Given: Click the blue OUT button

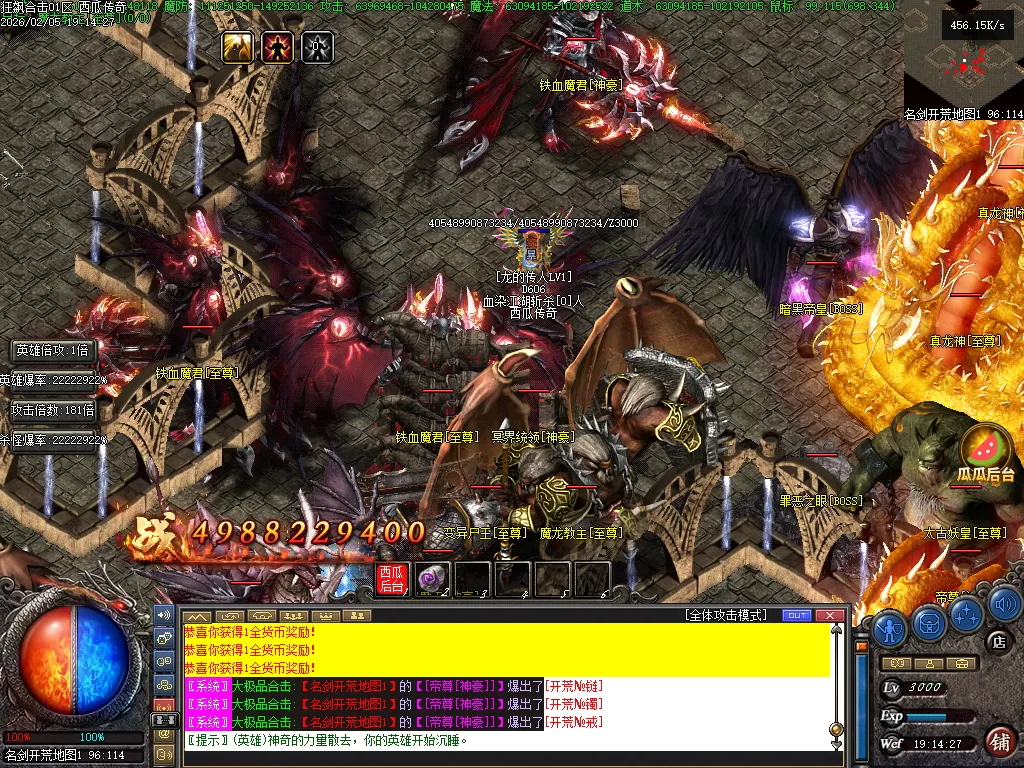Looking at the screenshot, I should 796,615.
